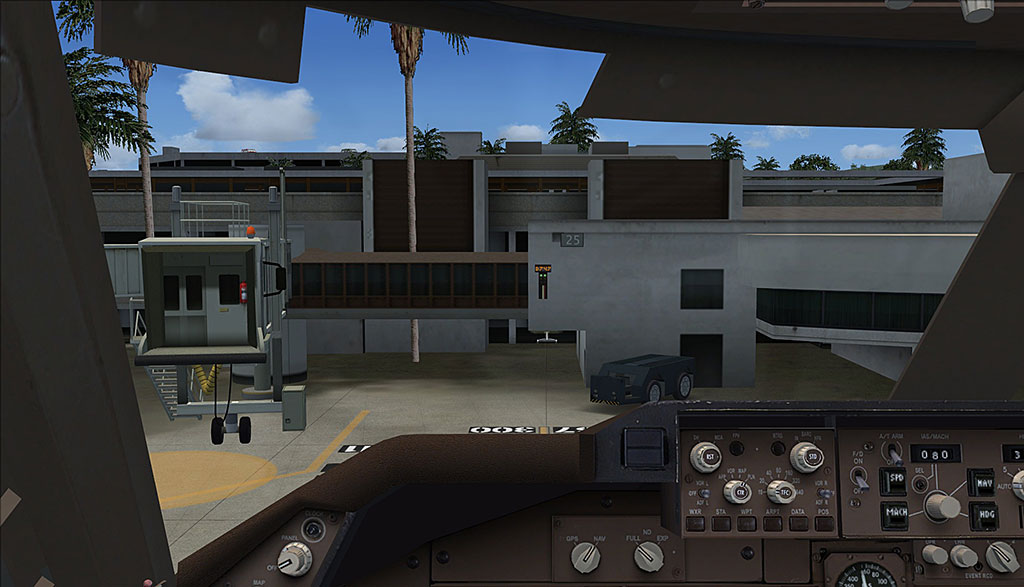Toggle the DATA display button
Image resolution: width=1024 pixels, height=587 pixels.
click(798, 524)
